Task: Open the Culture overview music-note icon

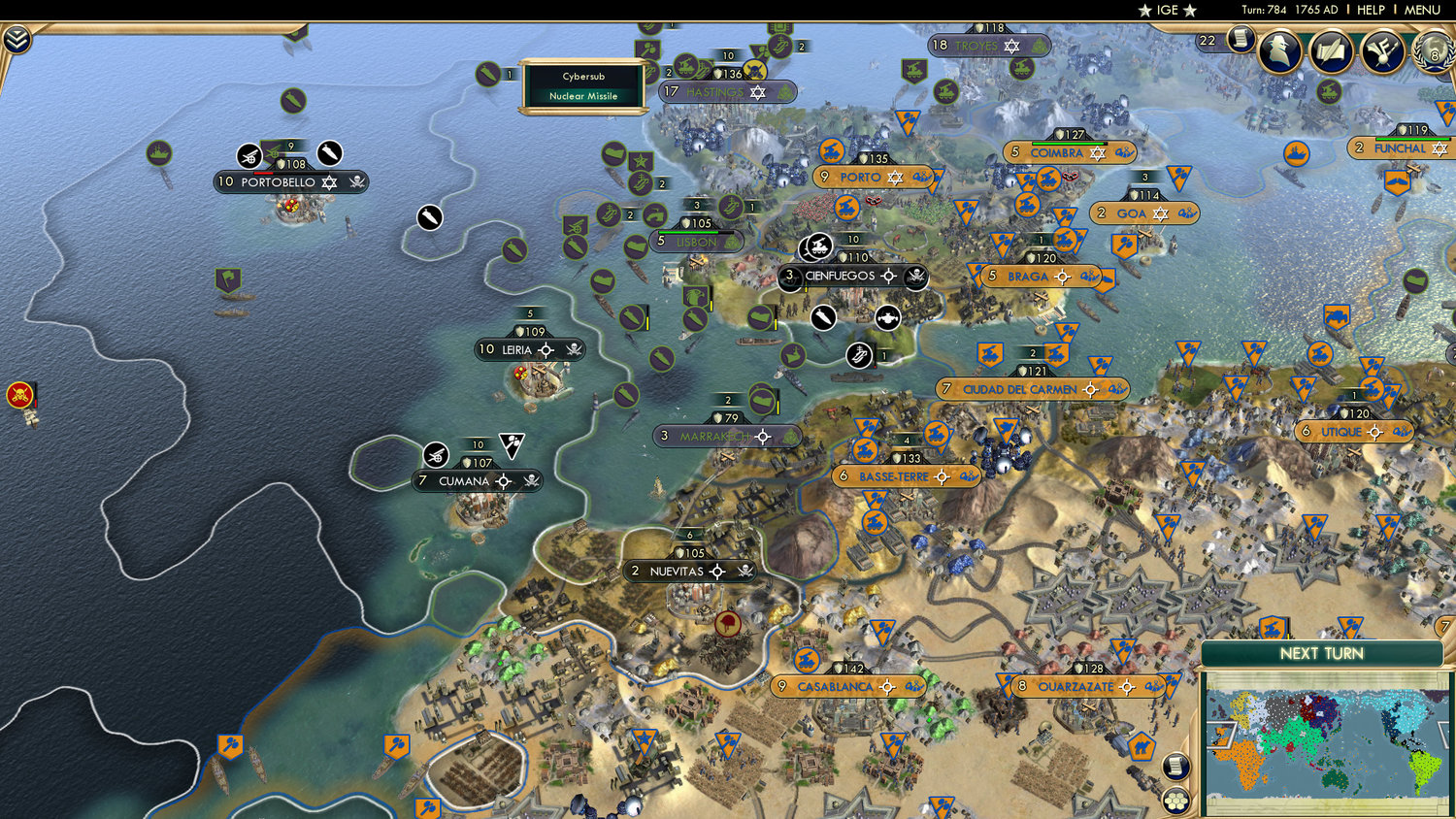Action: [x=1382, y=52]
